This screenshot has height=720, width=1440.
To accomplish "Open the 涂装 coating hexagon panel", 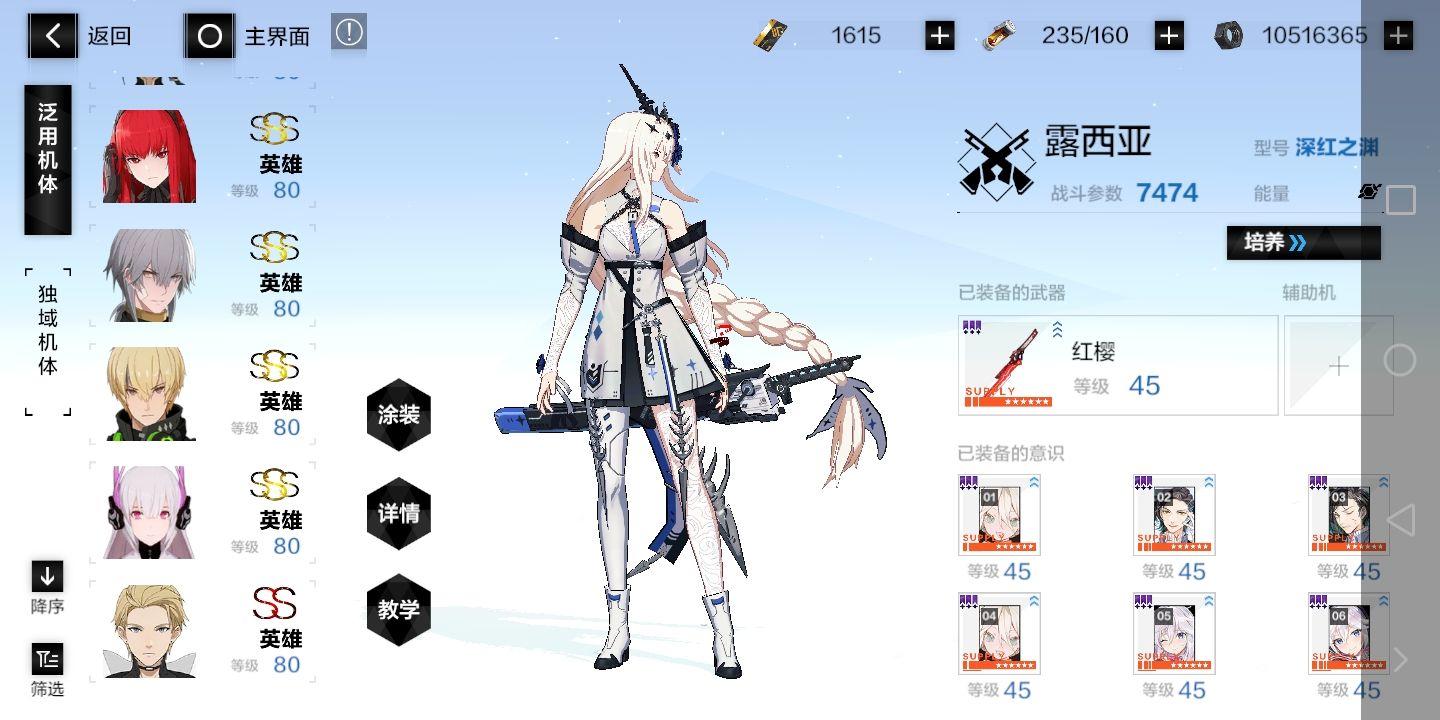I will [398, 415].
